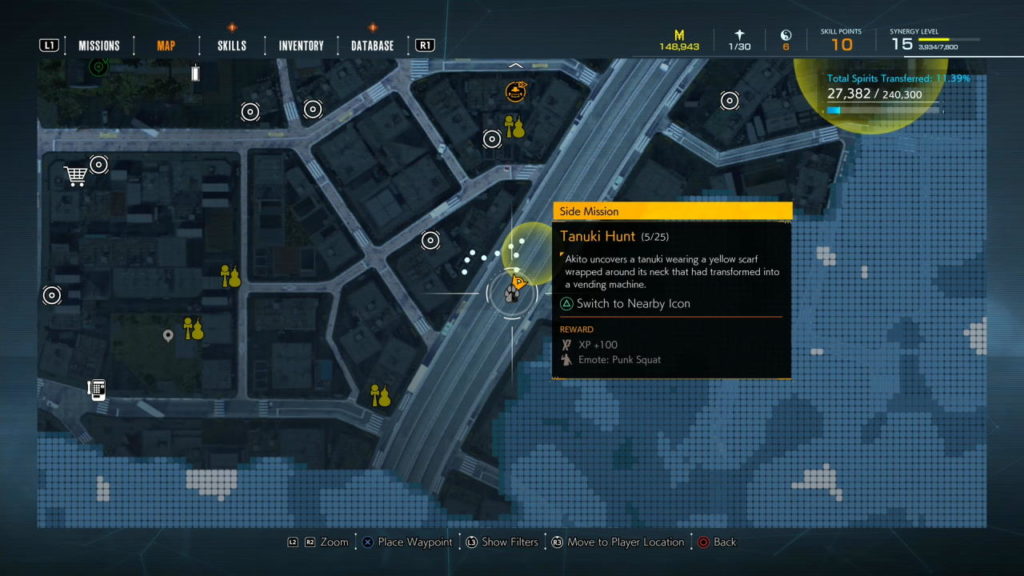Select the Tanuki Hunt mission marker
Screen dimensions: 1024x576
pyautogui.click(x=513, y=290)
